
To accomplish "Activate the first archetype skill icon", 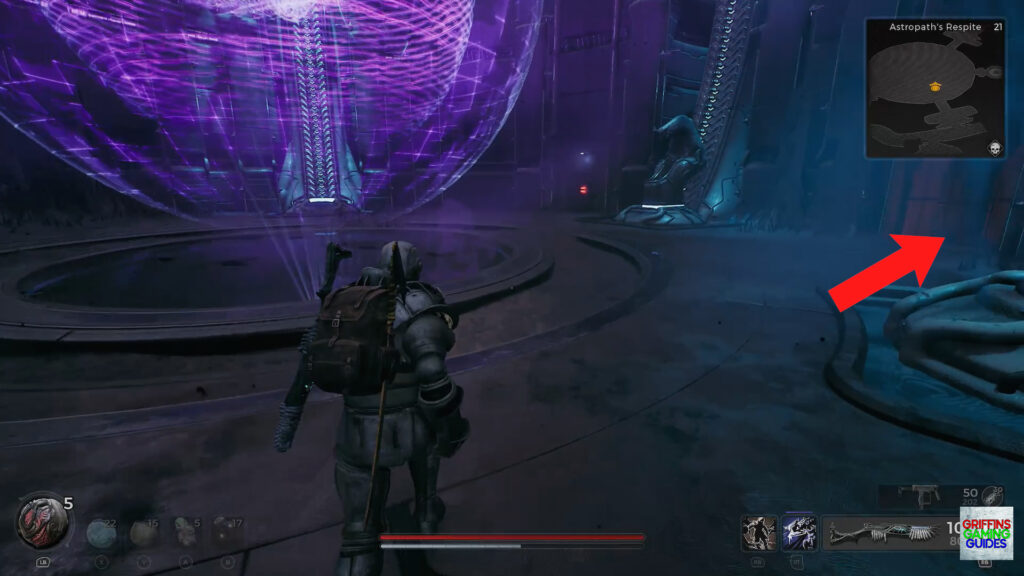I will [x=758, y=532].
